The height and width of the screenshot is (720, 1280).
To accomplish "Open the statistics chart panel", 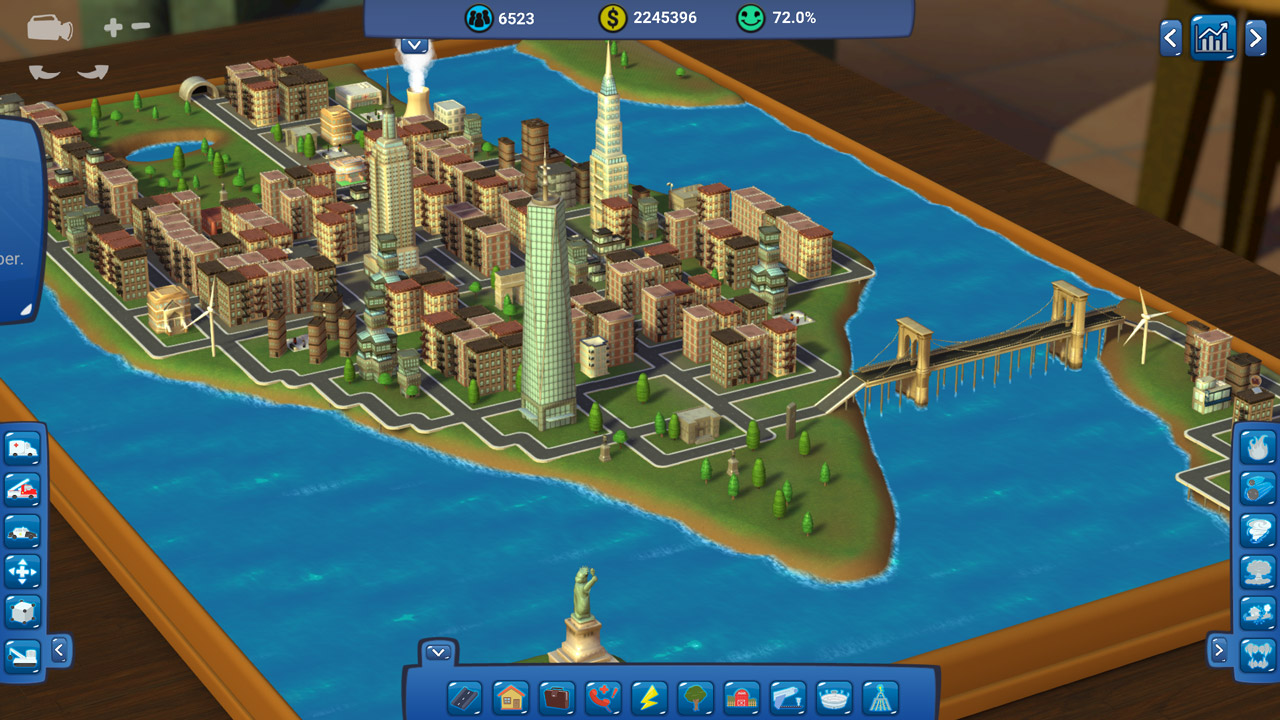I will (x=1213, y=39).
